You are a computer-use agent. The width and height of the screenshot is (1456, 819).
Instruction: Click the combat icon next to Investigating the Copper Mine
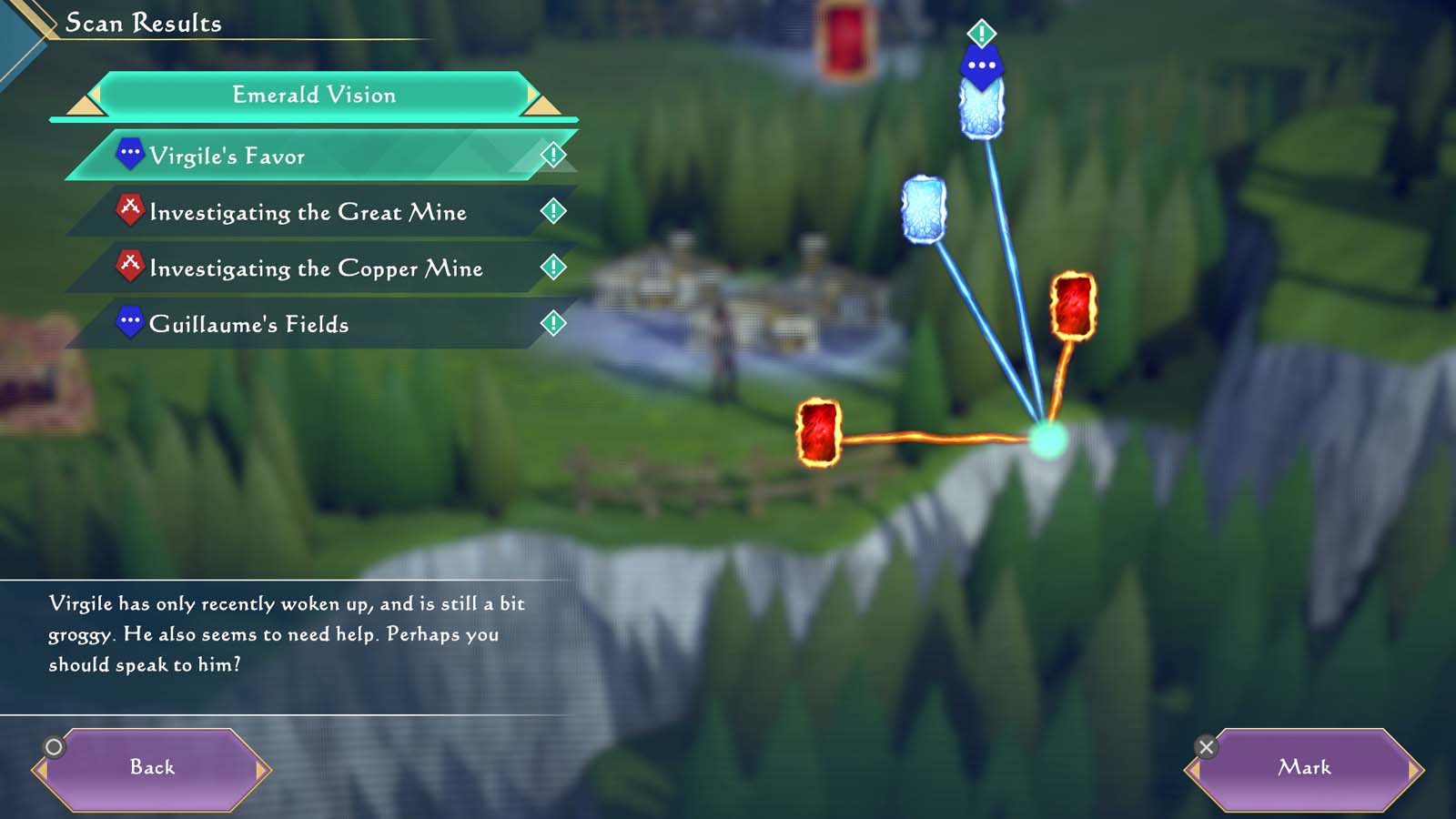tap(133, 265)
